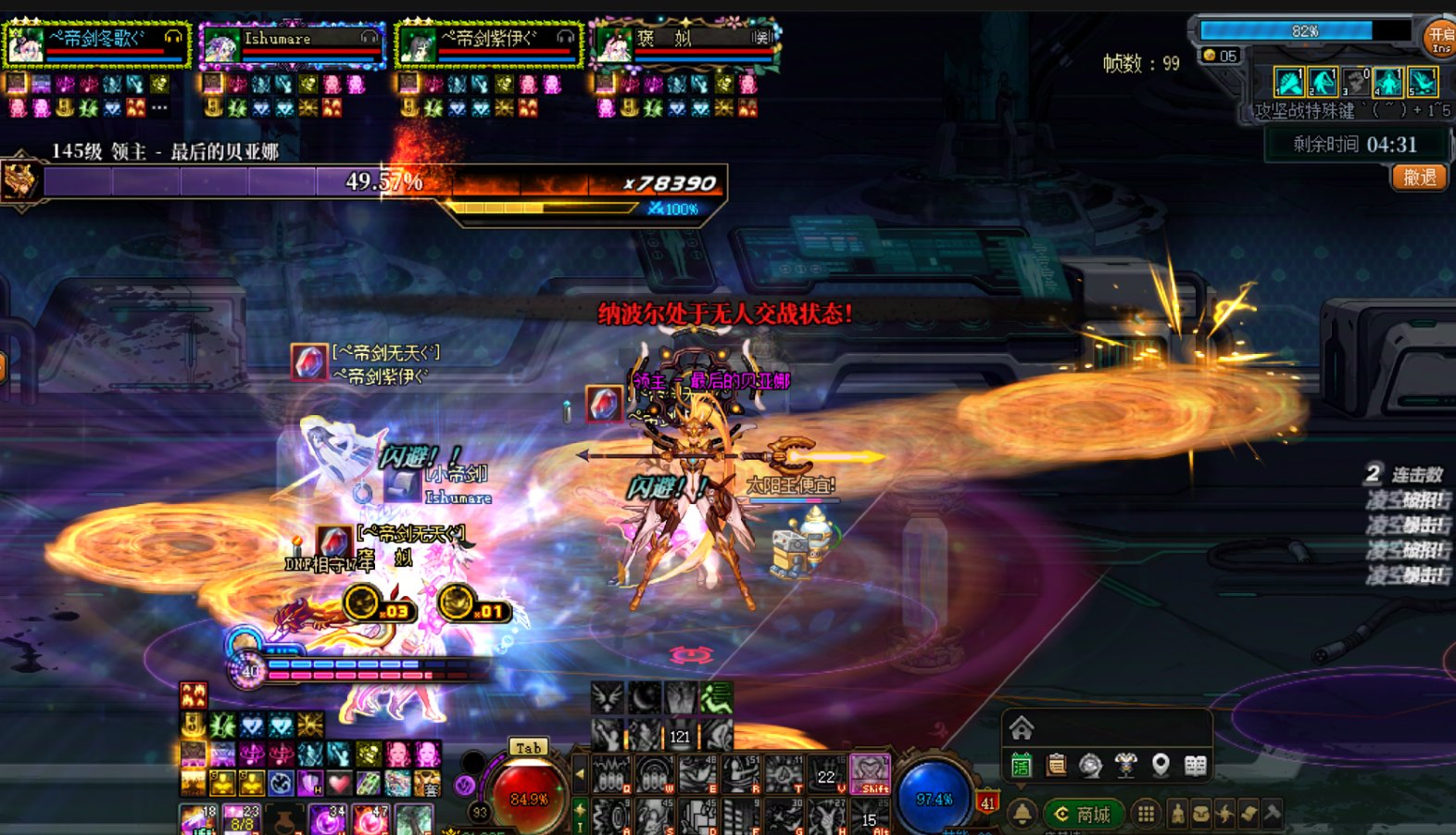Image resolution: width=1456 pixels, height=835 pixels.
Task: Click the bell notification icon
Action: pyautogui.click(x=1022, y=814)
